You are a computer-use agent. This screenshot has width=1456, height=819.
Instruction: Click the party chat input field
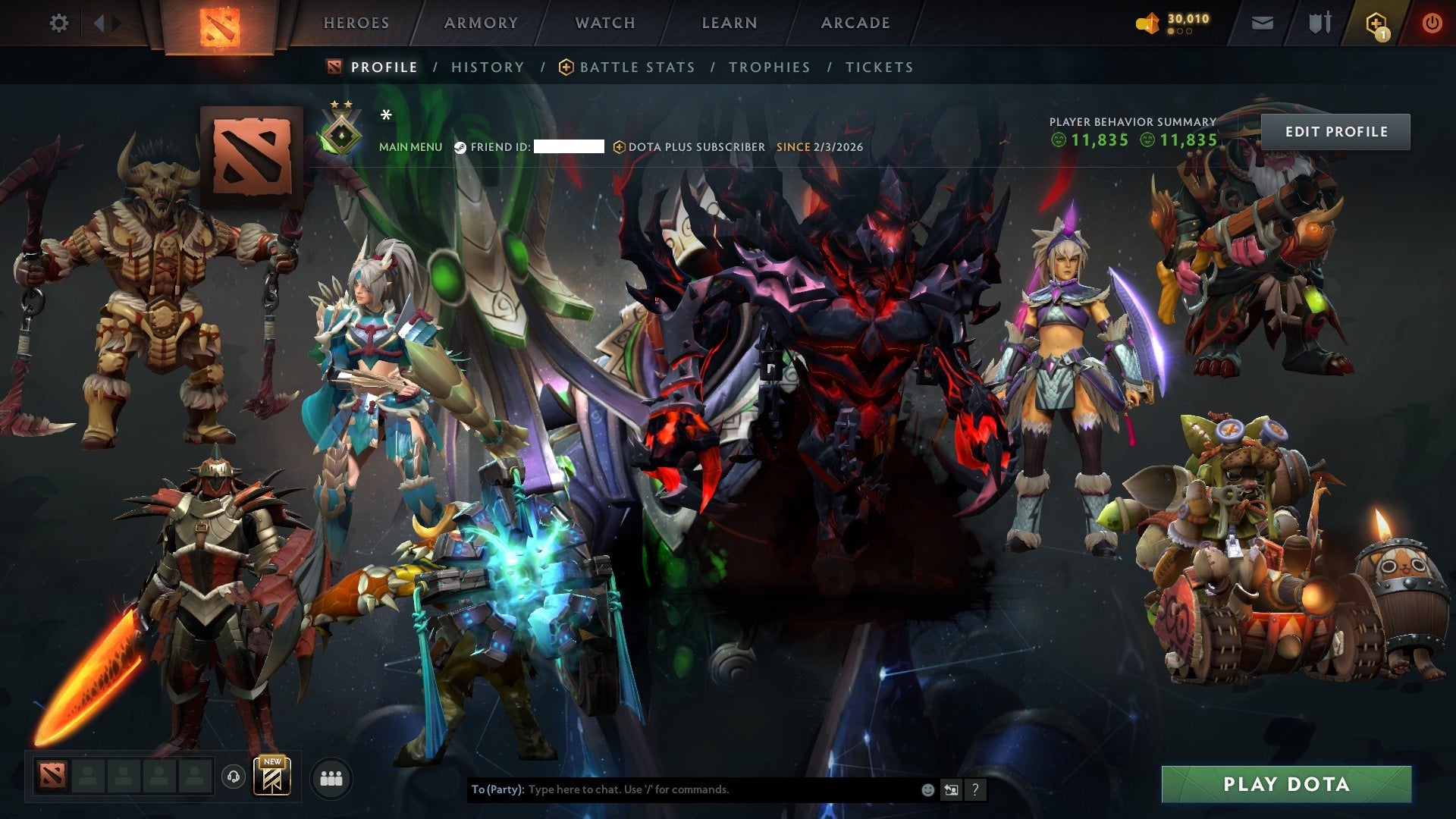point(682,789)
